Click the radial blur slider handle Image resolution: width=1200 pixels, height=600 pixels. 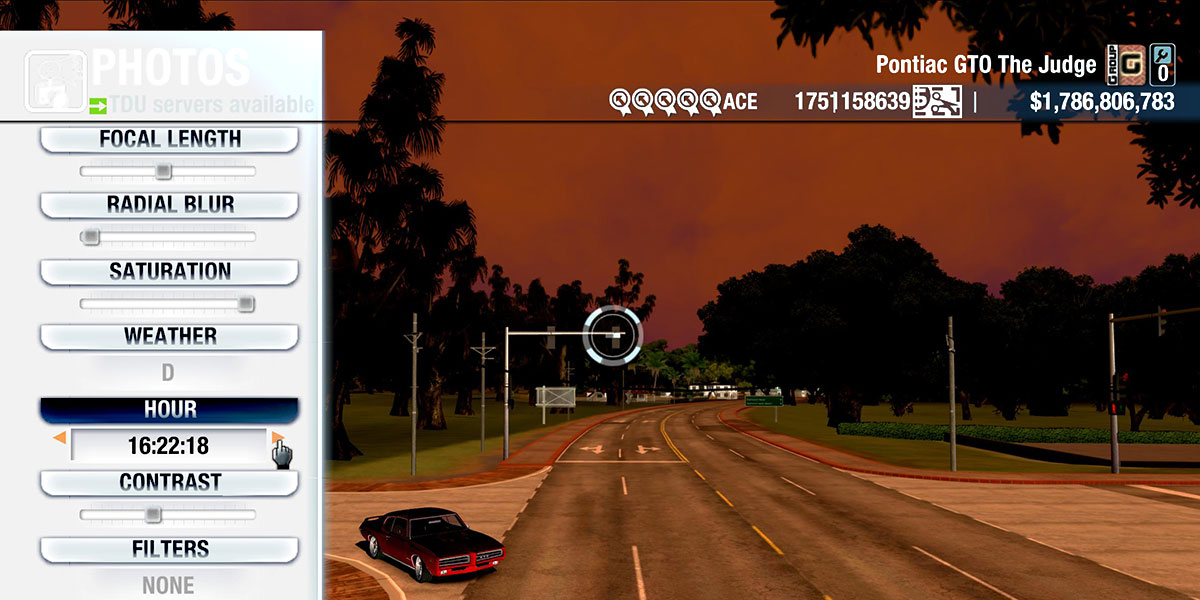click(x=91, y=237)
